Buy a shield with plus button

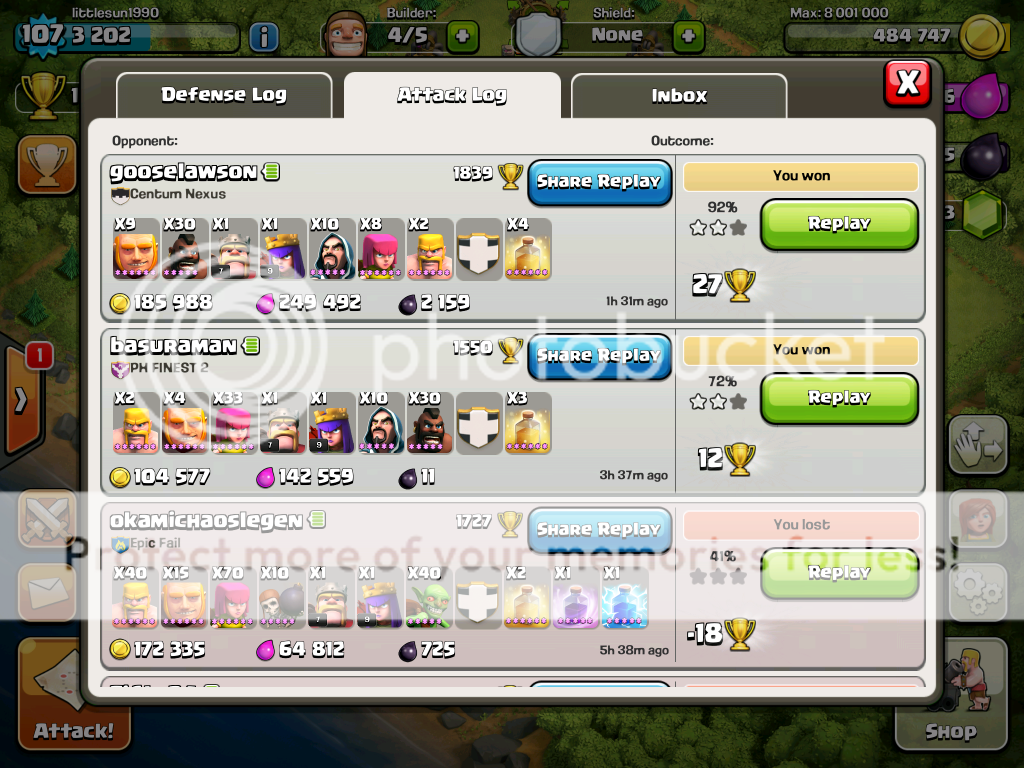click(x=688, y=37)
